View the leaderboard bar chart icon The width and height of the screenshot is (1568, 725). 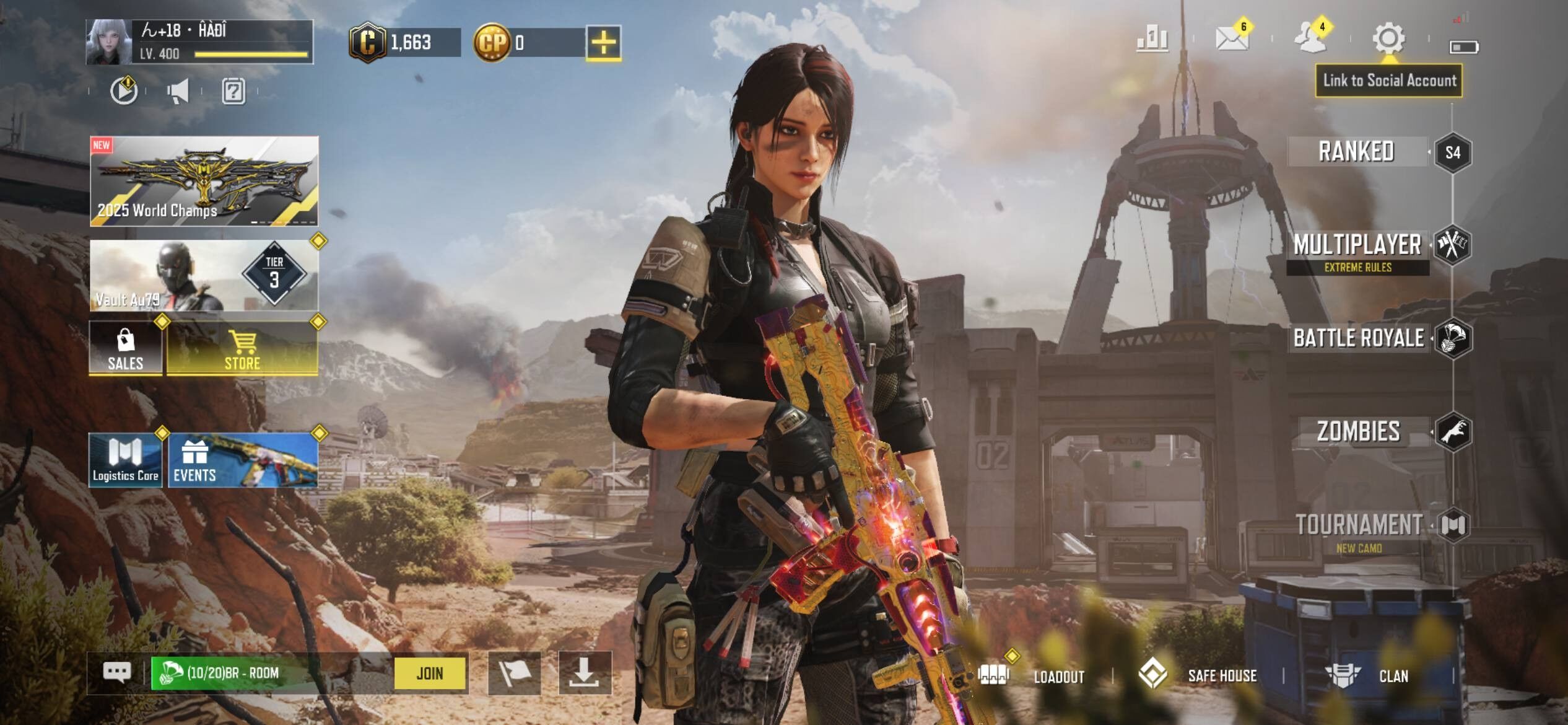1152,38
